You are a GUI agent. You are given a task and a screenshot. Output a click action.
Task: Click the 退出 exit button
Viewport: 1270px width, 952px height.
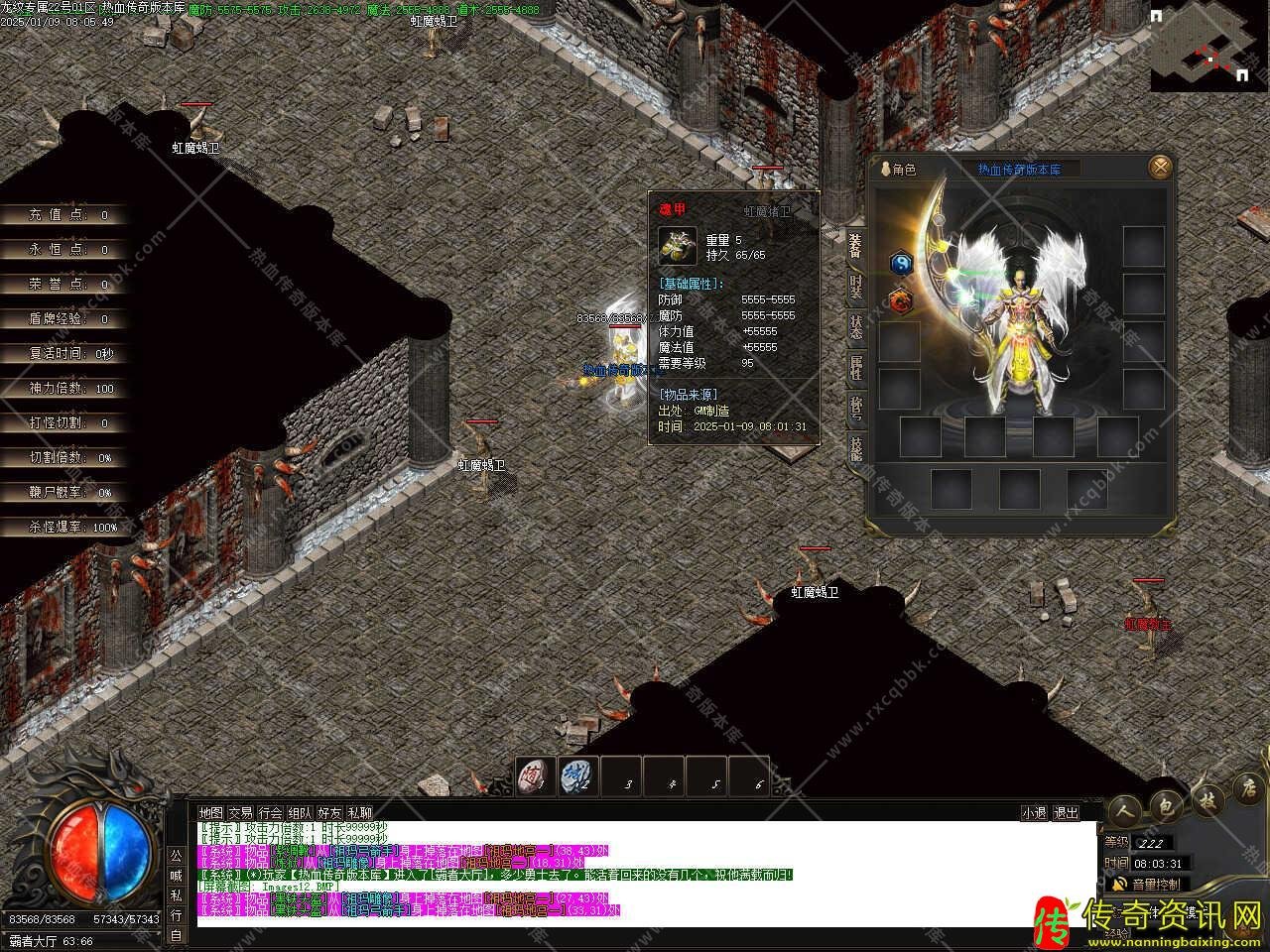coord(1066,812)
